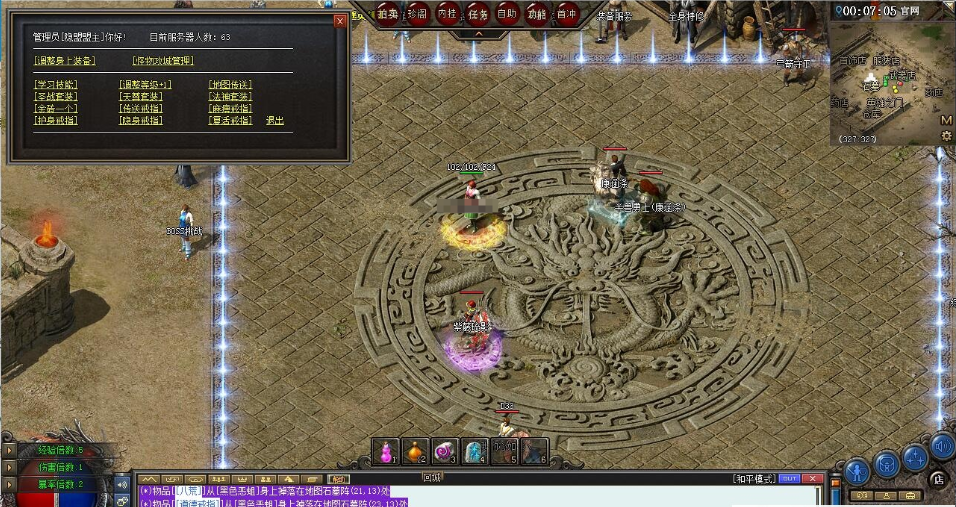The image size is (956, 507).
Task: Click the 自助 round button in top bar
Action: point(507,14)
